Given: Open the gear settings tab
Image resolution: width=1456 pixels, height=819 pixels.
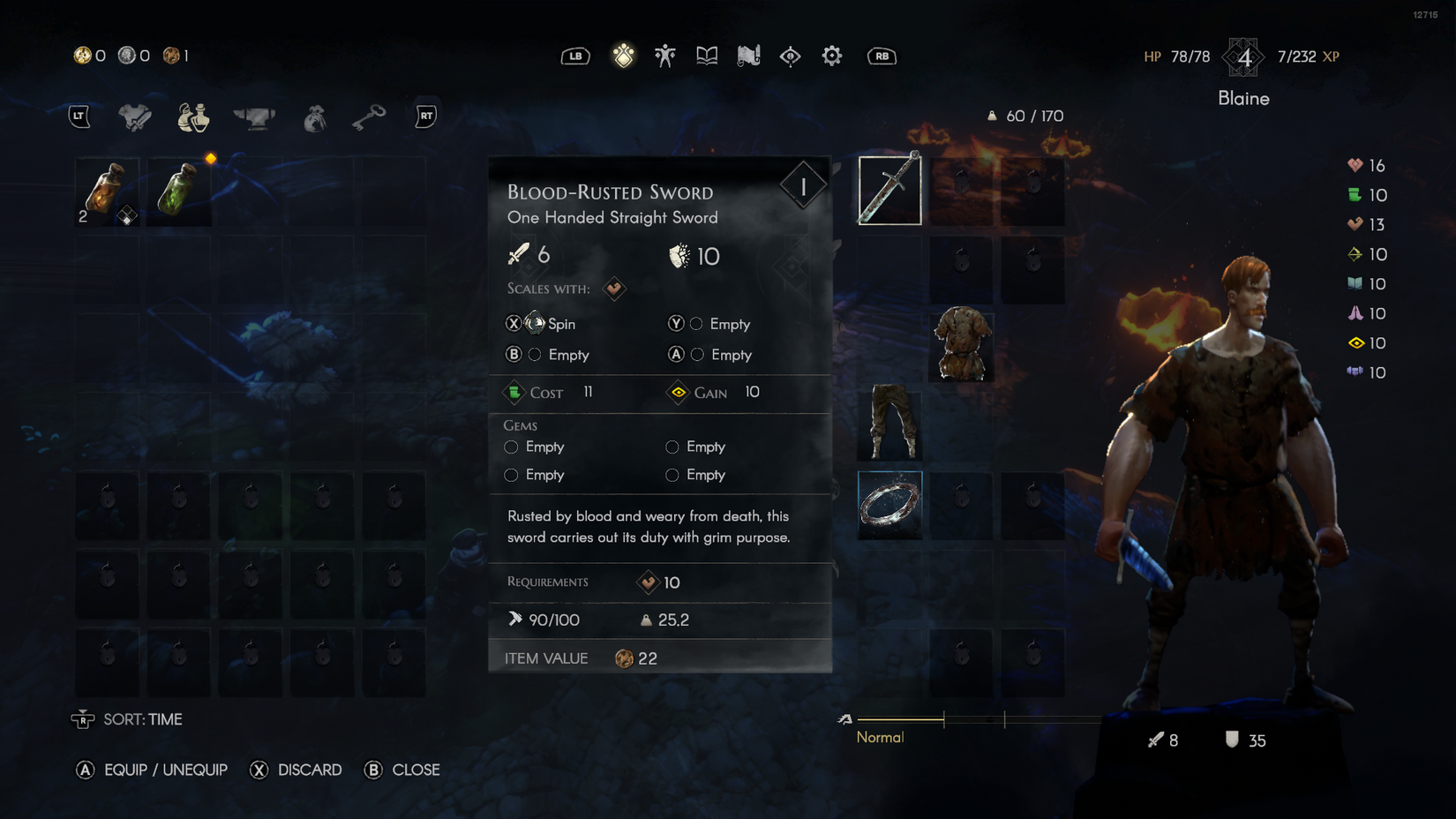Looking at the screenshot, I should click(831, 56).
